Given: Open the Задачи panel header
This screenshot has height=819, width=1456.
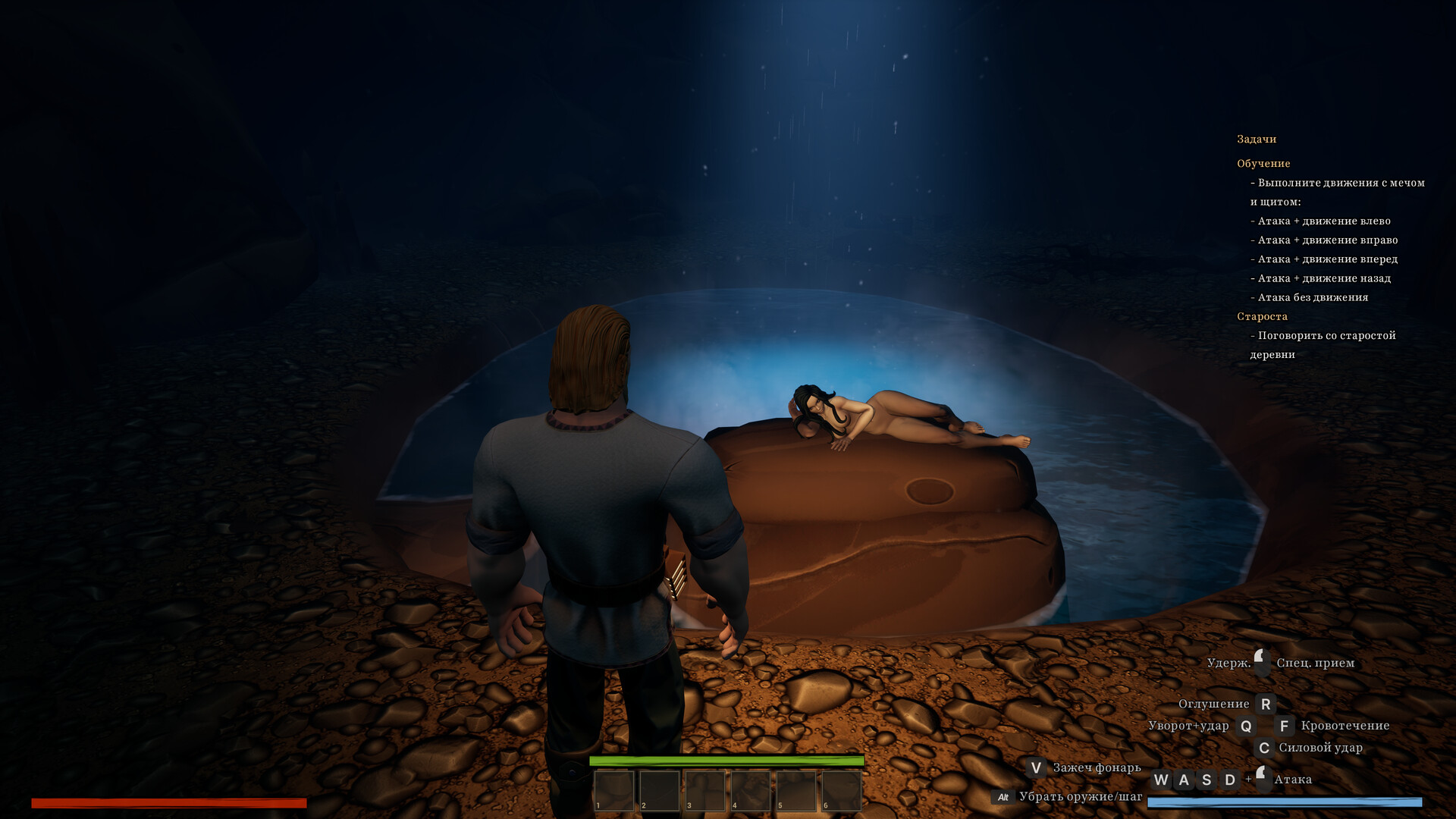Looking at the screenshot, I should (x=1256, y=139).
